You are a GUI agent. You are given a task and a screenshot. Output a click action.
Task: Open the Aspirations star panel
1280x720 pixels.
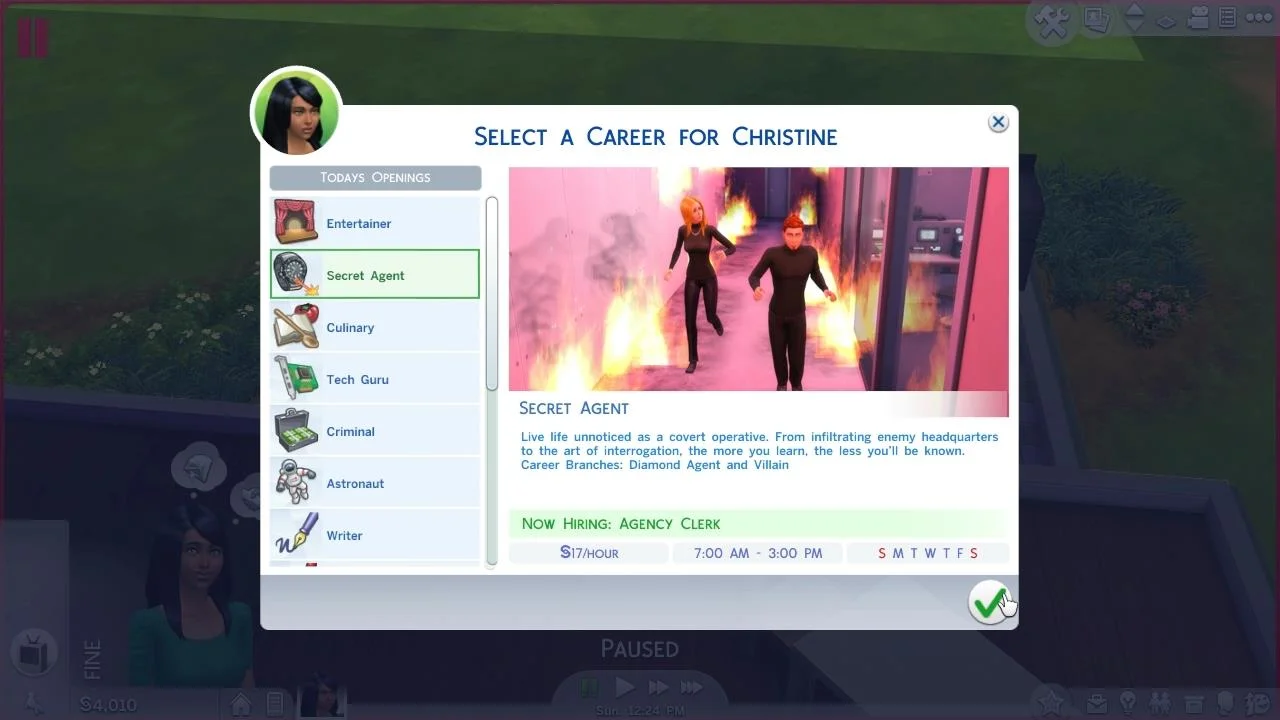[1052, 702]
